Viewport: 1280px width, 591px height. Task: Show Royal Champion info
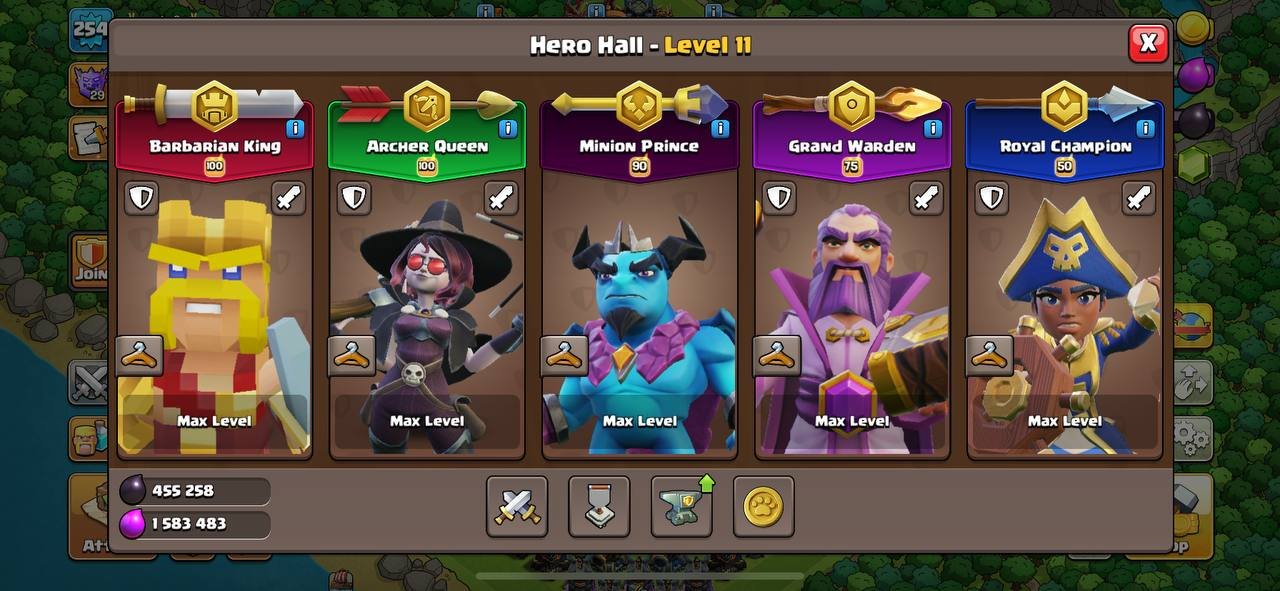[x=1145, y=128]
